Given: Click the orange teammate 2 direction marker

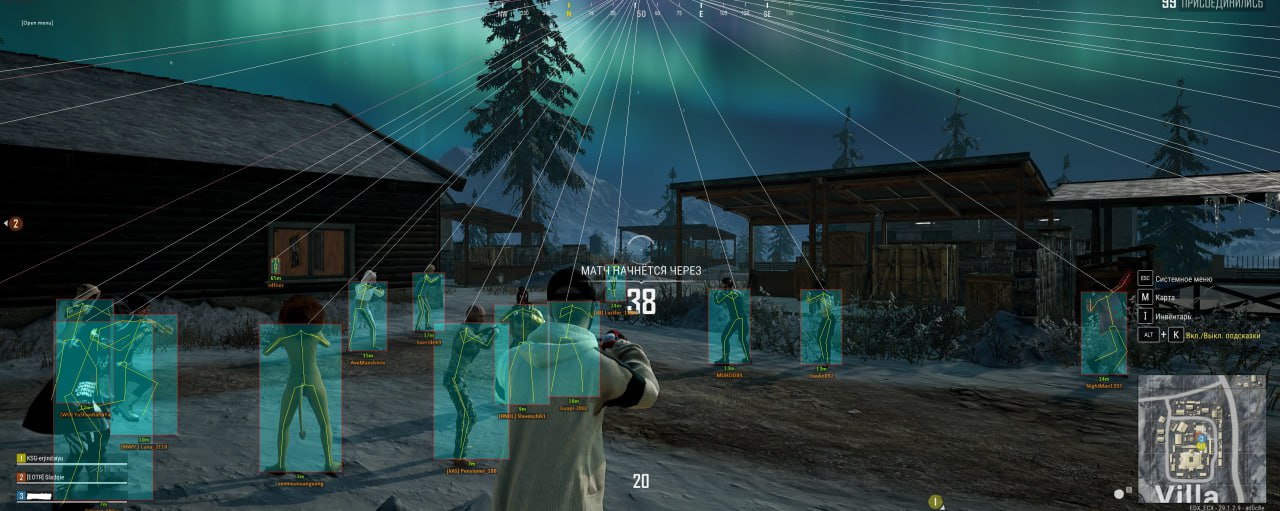Looking at the screenshot, I should tap(15, 224).
